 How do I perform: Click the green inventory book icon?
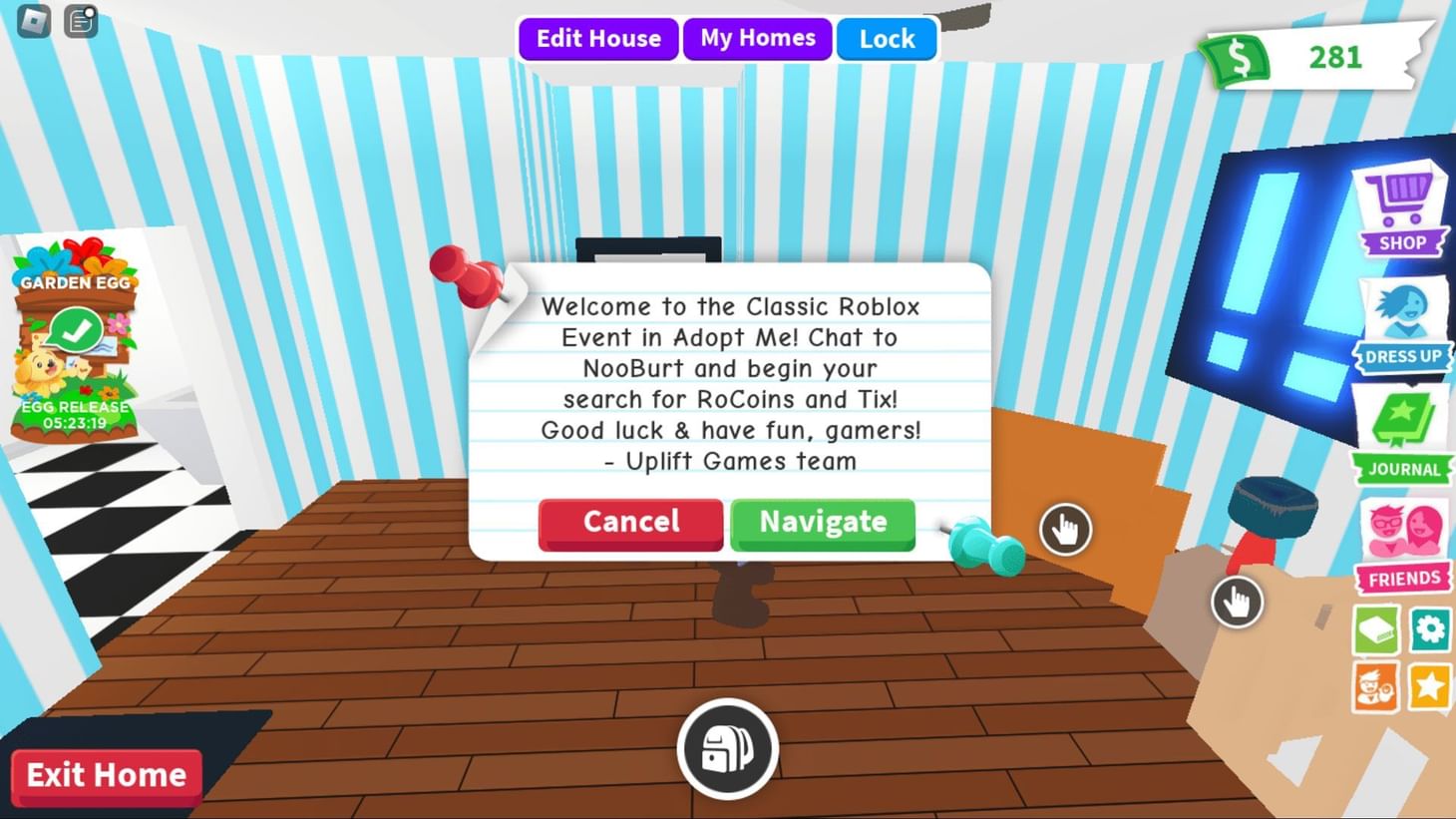point(1375,630)
